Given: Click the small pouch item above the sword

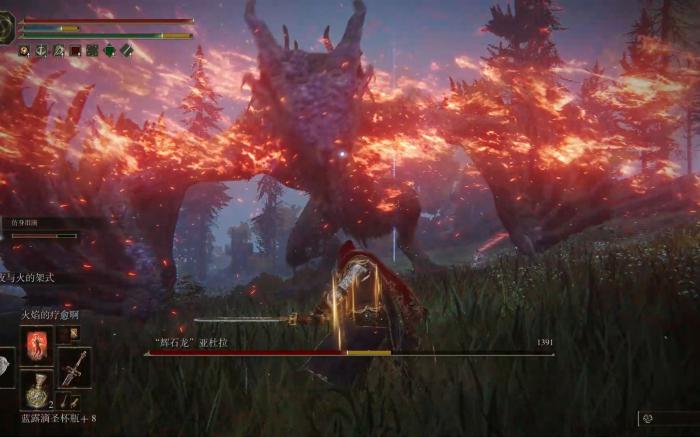Looking at the screenshot, I should click(74, 335).
